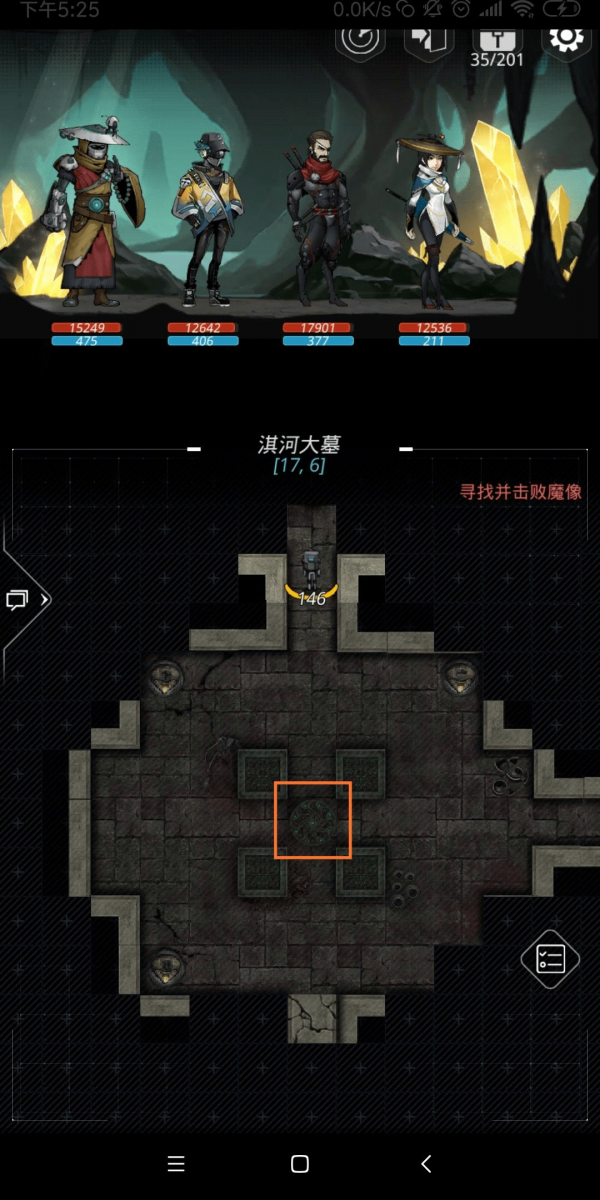Tap the Android home button
The image size is (600, 1200).
(x=299, y=1163)
